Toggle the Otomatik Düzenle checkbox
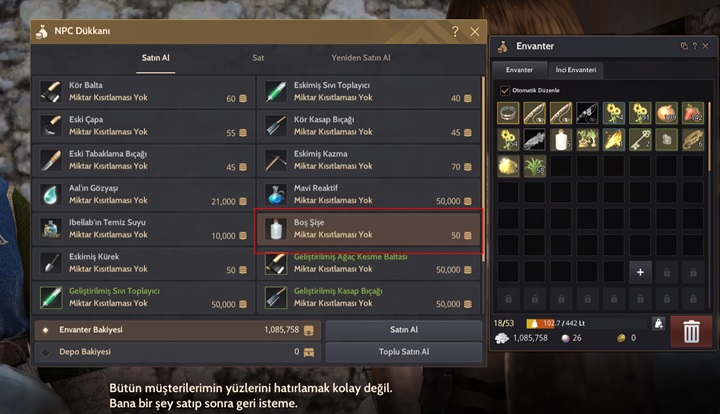720x414 pixels. (x=505, y=90)
